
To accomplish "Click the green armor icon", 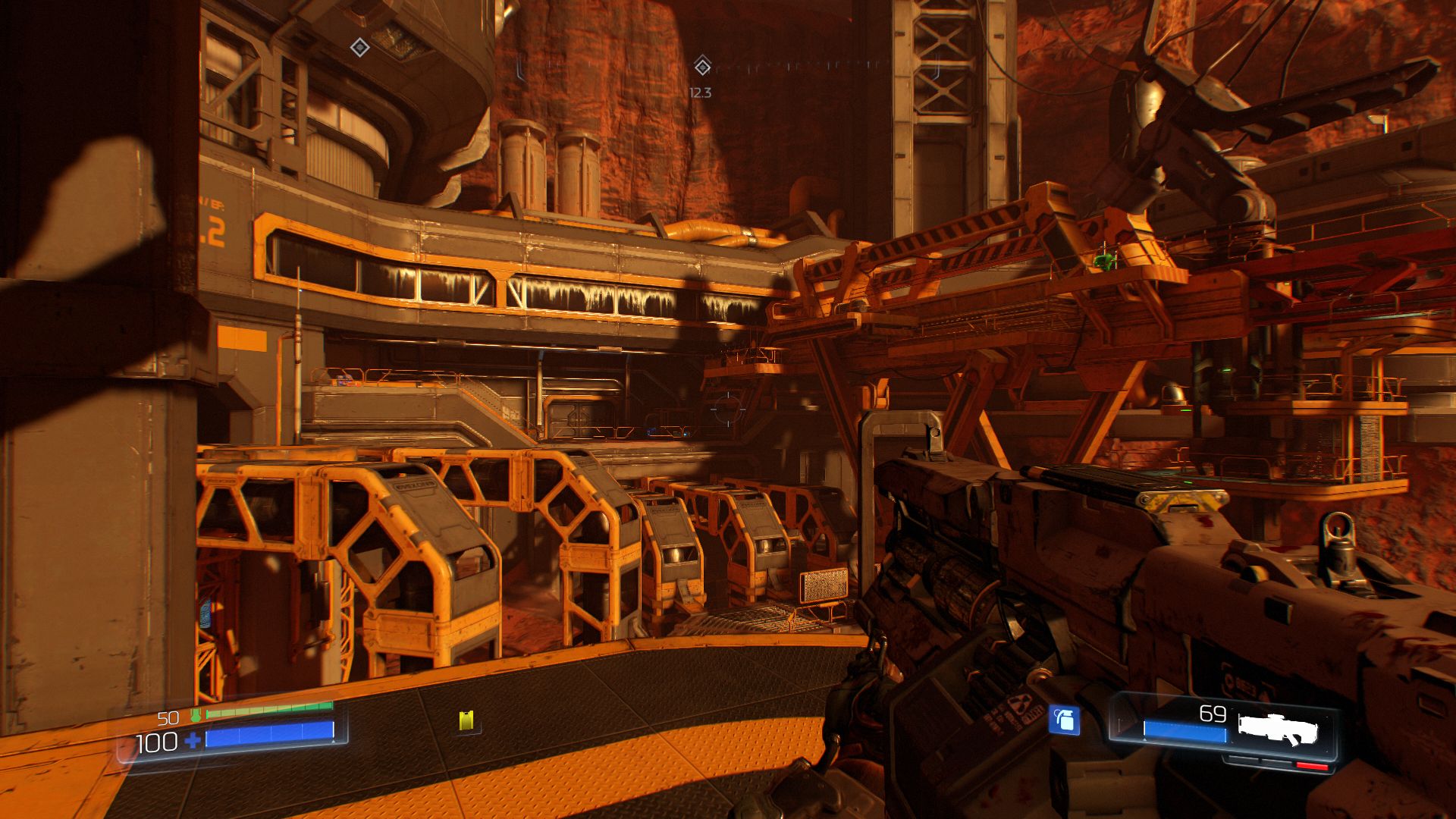I will 196,715.
